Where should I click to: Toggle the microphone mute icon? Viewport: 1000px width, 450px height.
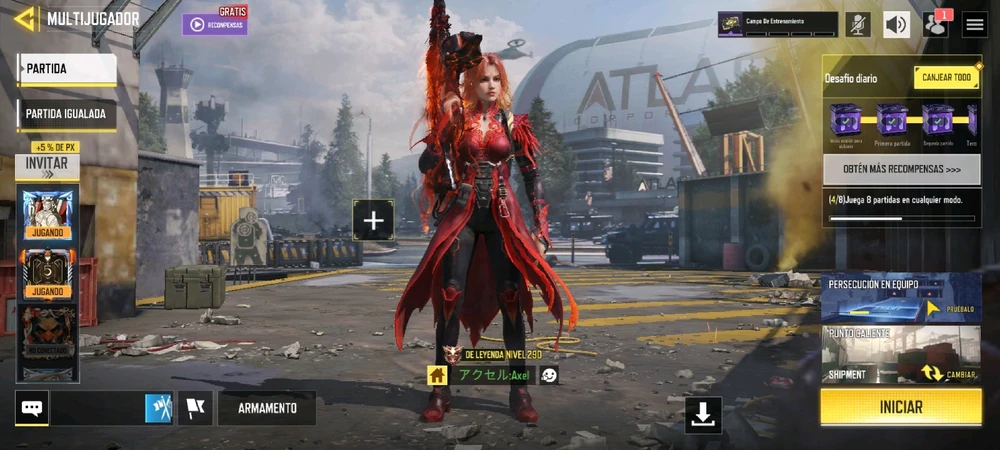click(857, 25)
